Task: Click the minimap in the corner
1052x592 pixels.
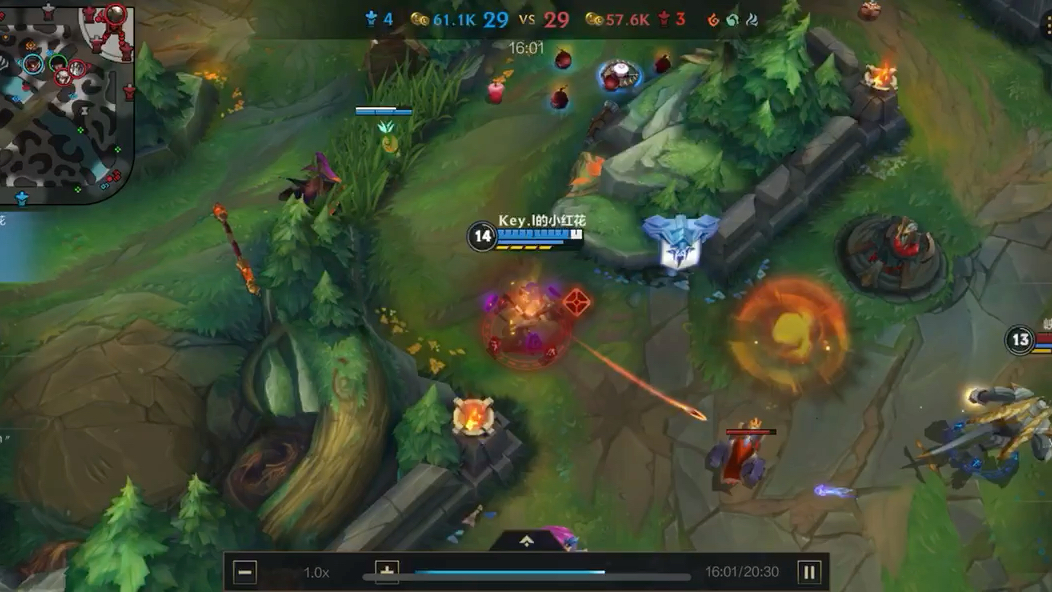Action: pos(67,100)
